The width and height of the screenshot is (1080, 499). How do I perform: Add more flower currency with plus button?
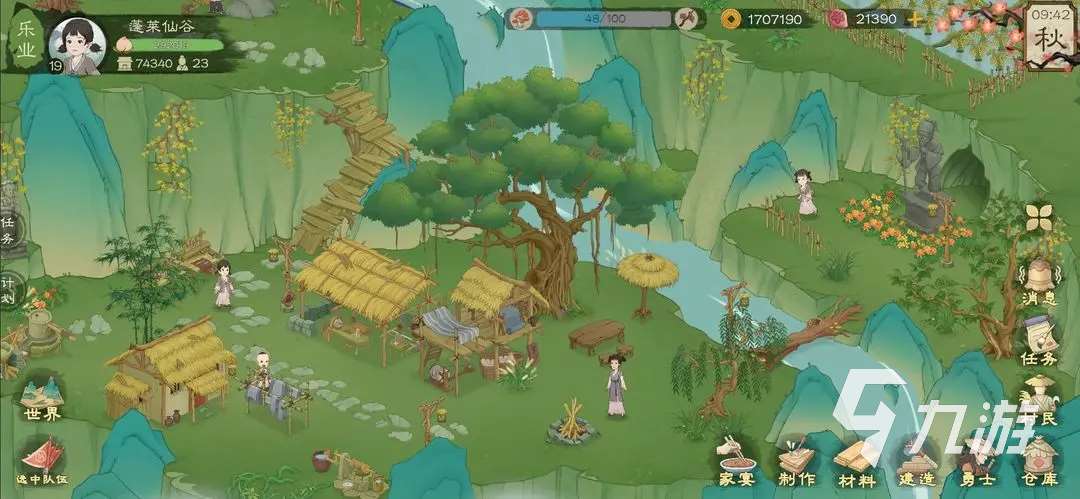[916, 19]
